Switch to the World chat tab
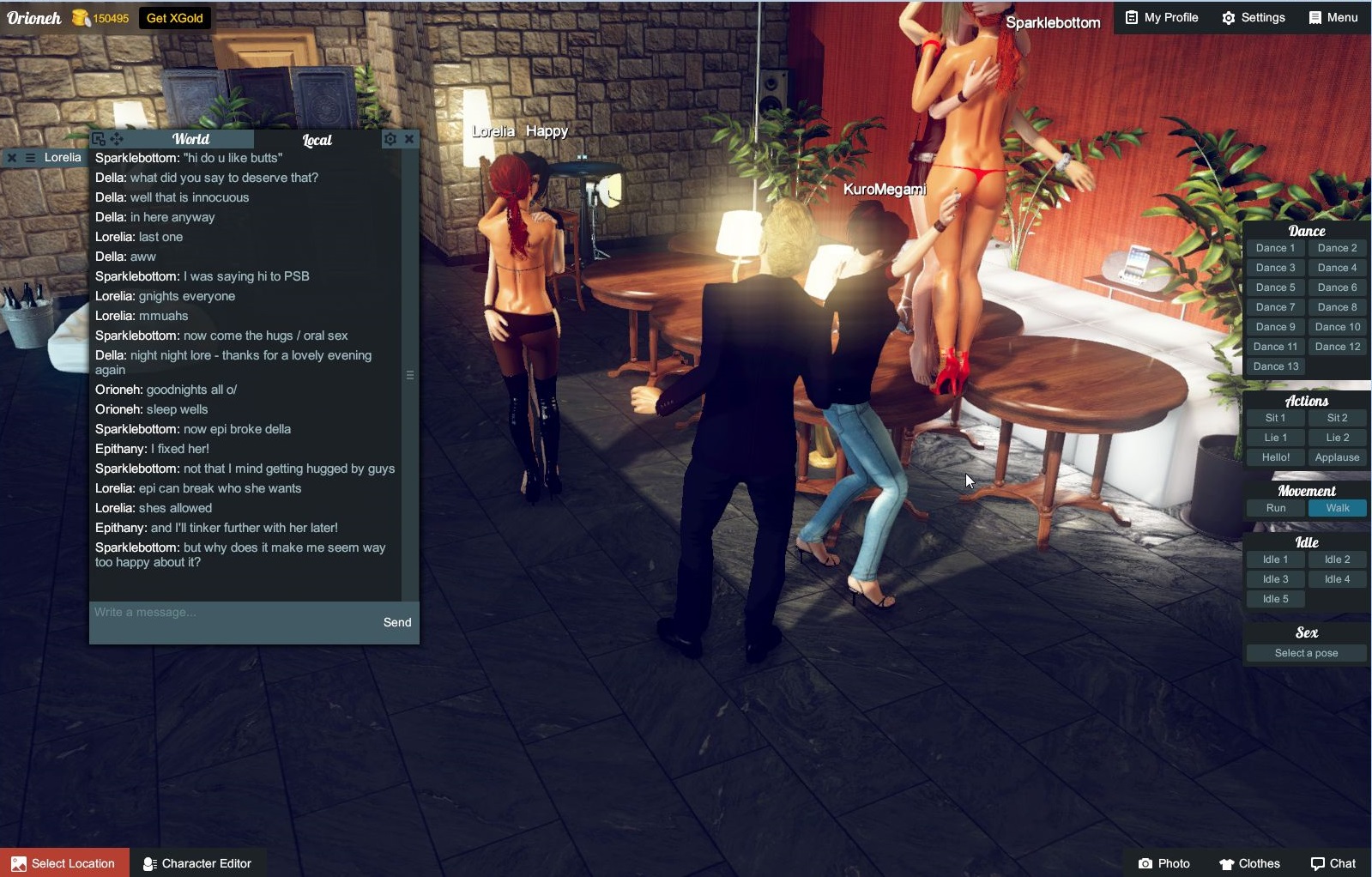 click(190, 139)
